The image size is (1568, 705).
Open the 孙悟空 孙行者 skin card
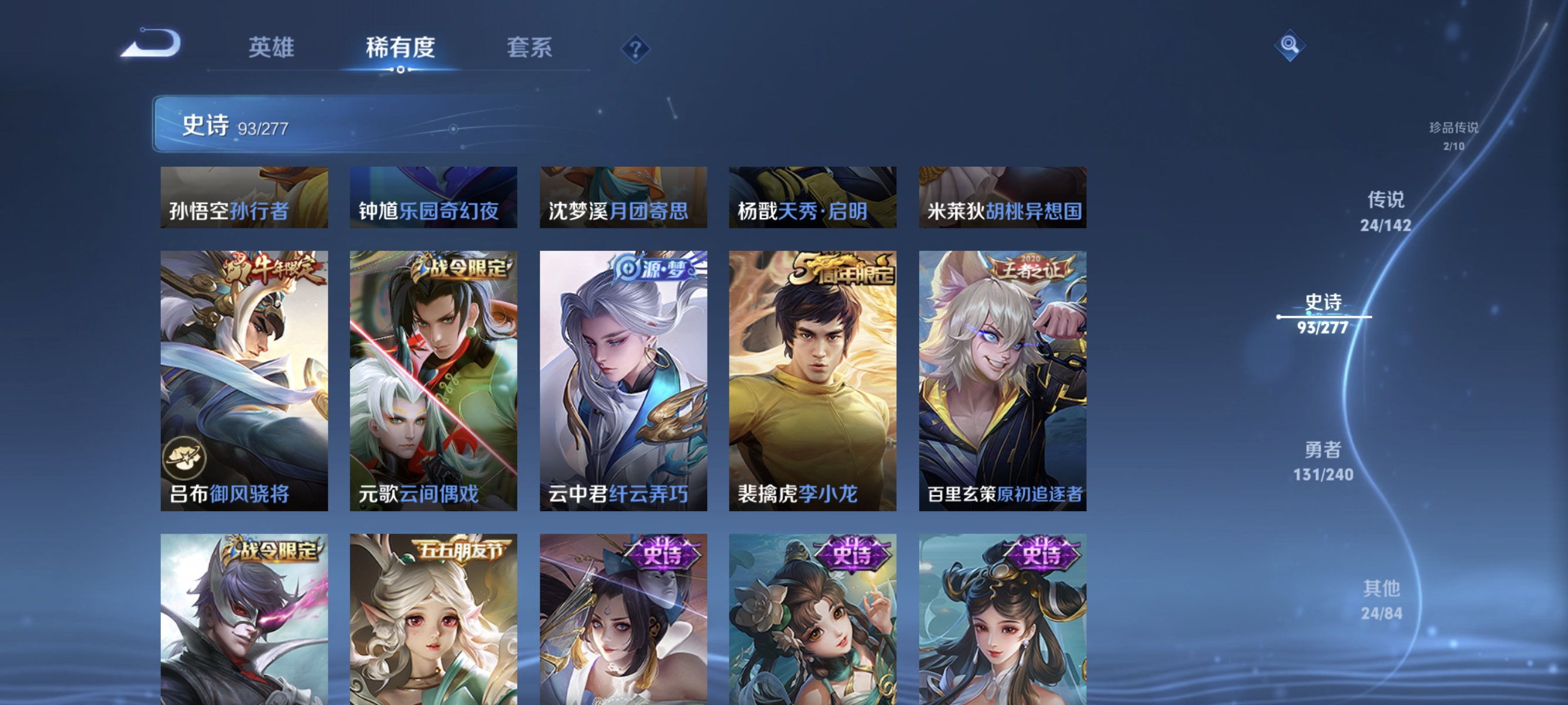(x=243, y=197)
